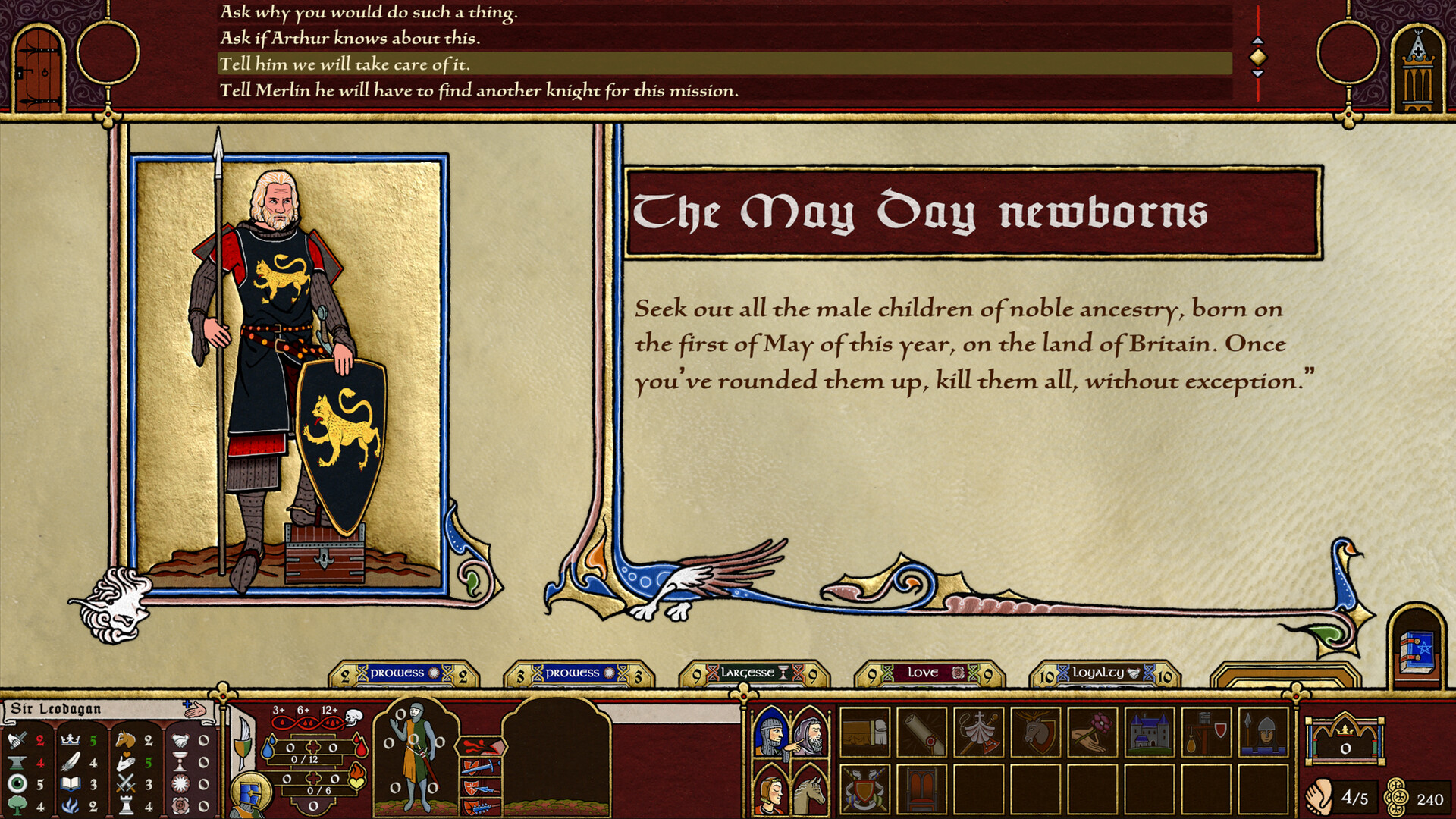Select the Loyalty trait tab
1456x819 pixels.
[x=1104, y=673]
